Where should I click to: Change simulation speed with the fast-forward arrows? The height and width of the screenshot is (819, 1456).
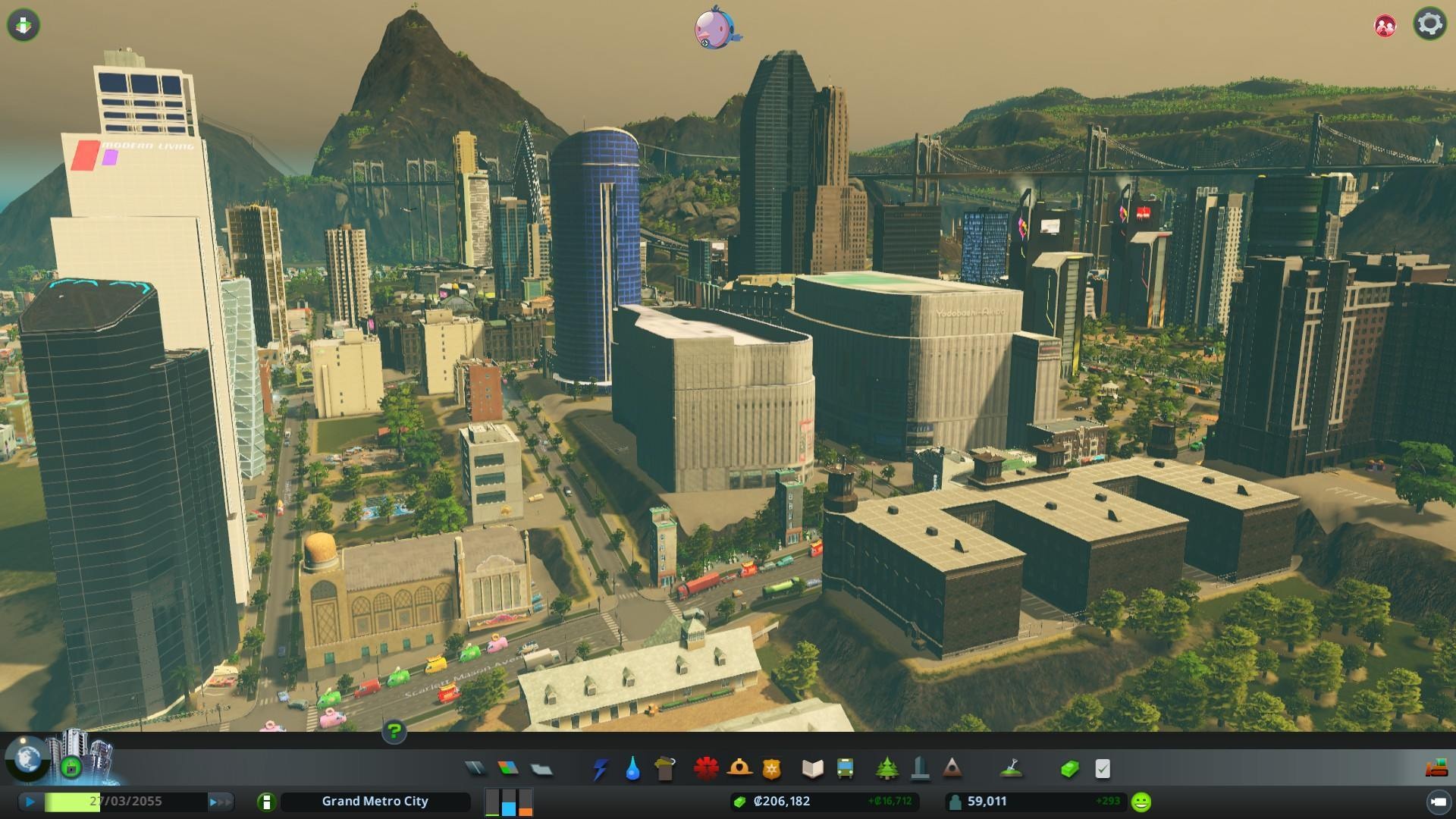(x=219, y=802)
